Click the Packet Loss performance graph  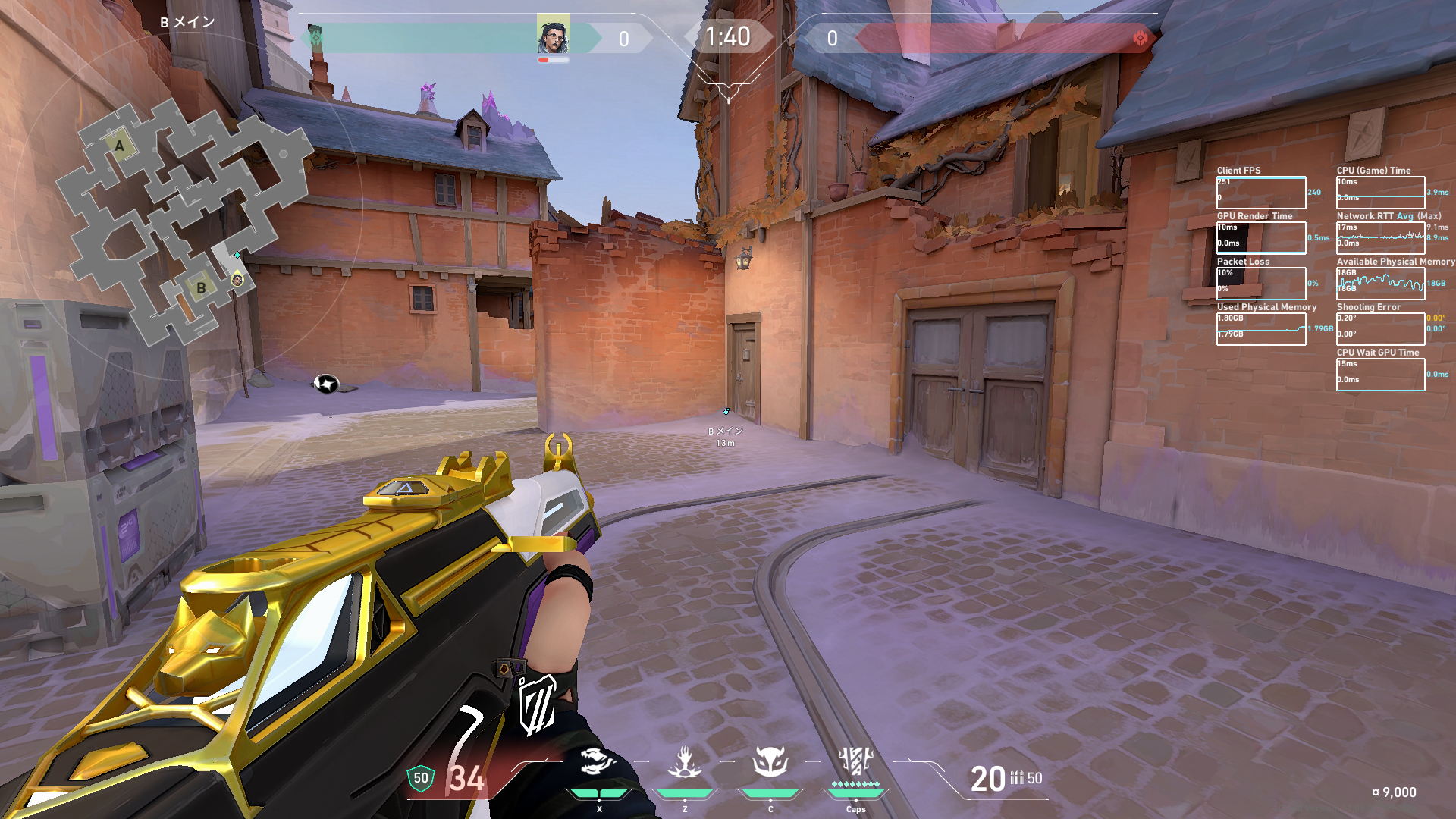pyautogui.click(x=1261, y=284)
